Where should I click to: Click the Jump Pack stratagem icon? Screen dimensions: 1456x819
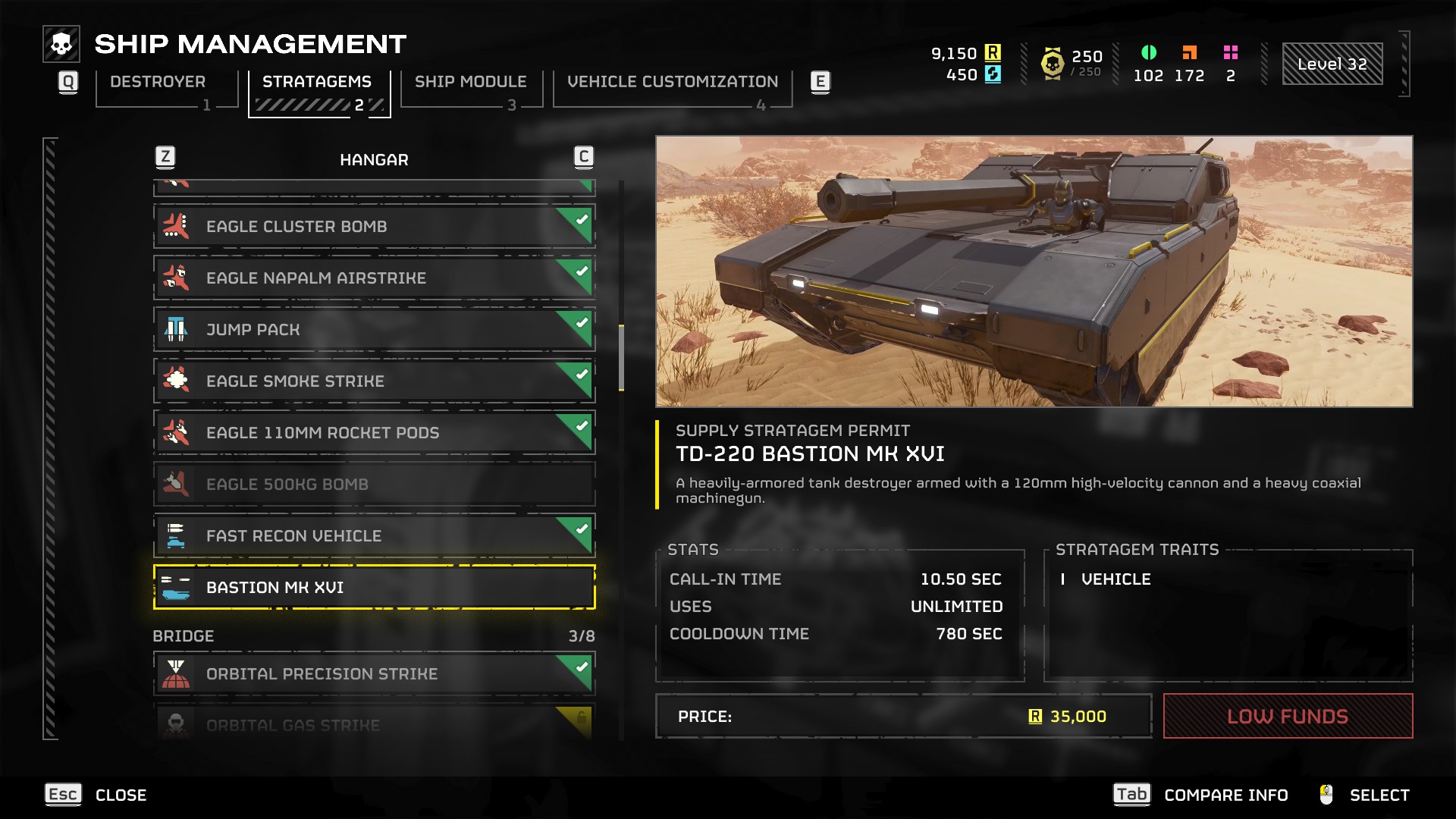(x=177, y=329)
